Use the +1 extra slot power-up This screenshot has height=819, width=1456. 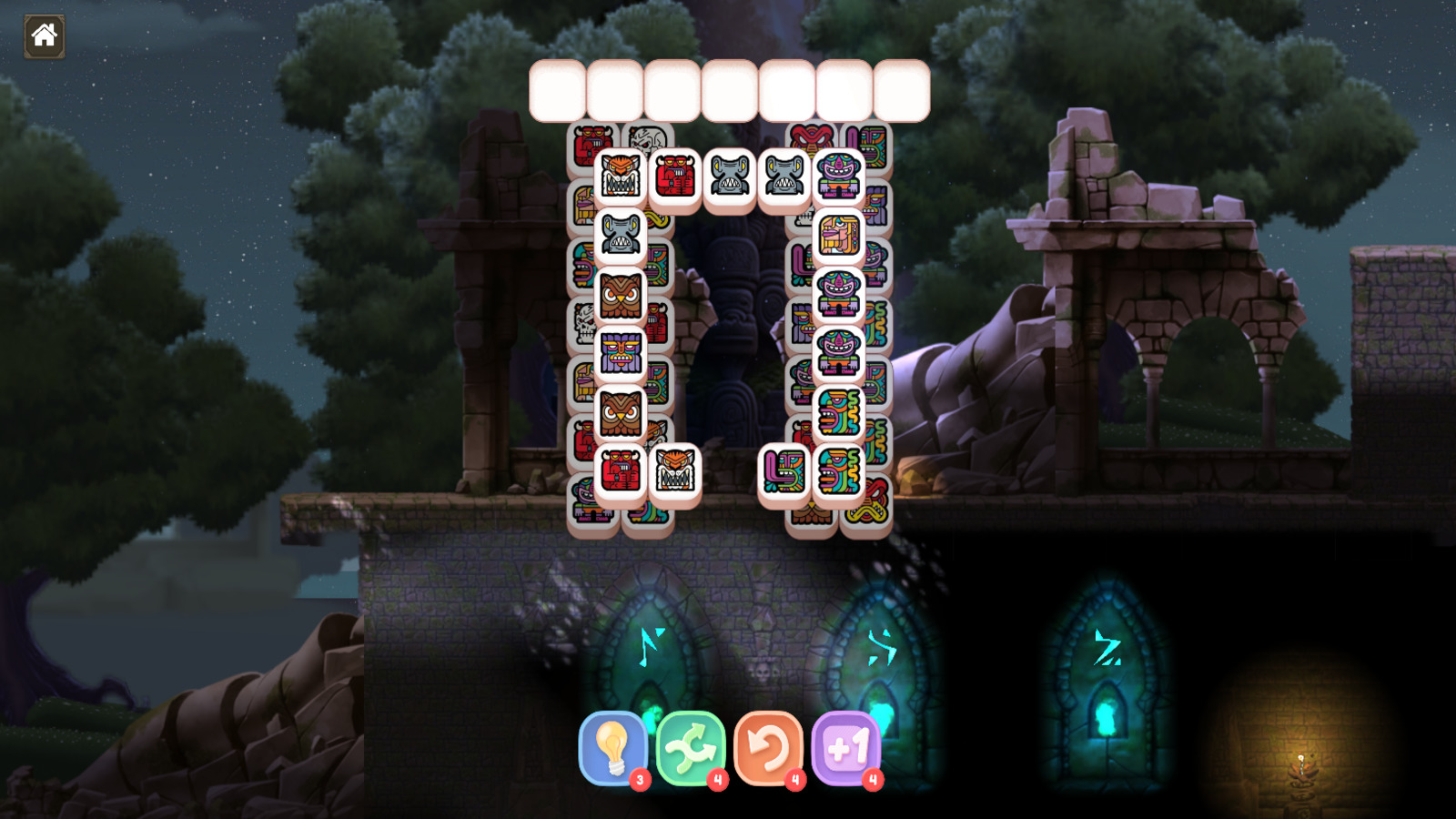[845, 749]
